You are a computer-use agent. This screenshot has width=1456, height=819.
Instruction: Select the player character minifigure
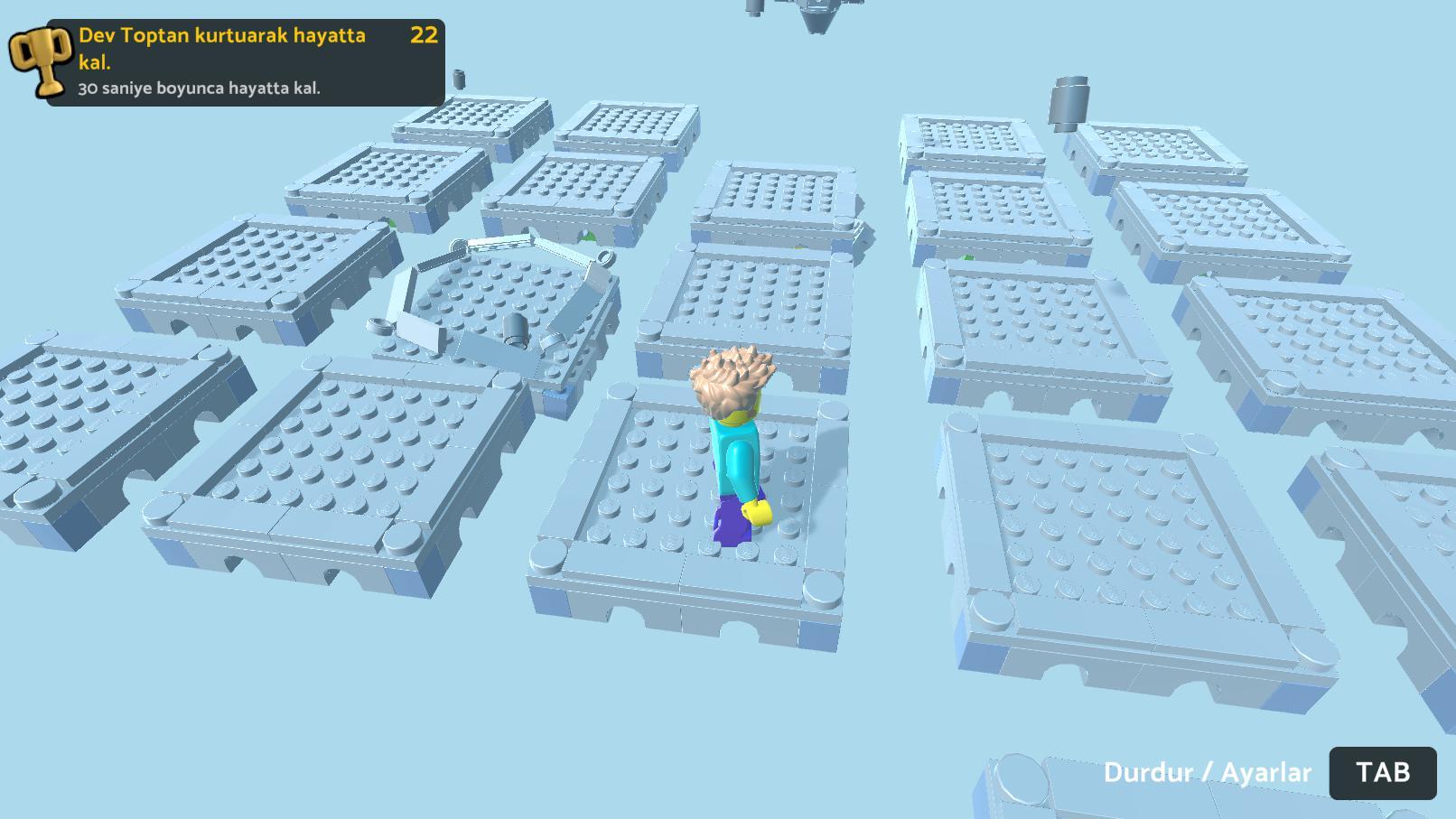[733, 451]
